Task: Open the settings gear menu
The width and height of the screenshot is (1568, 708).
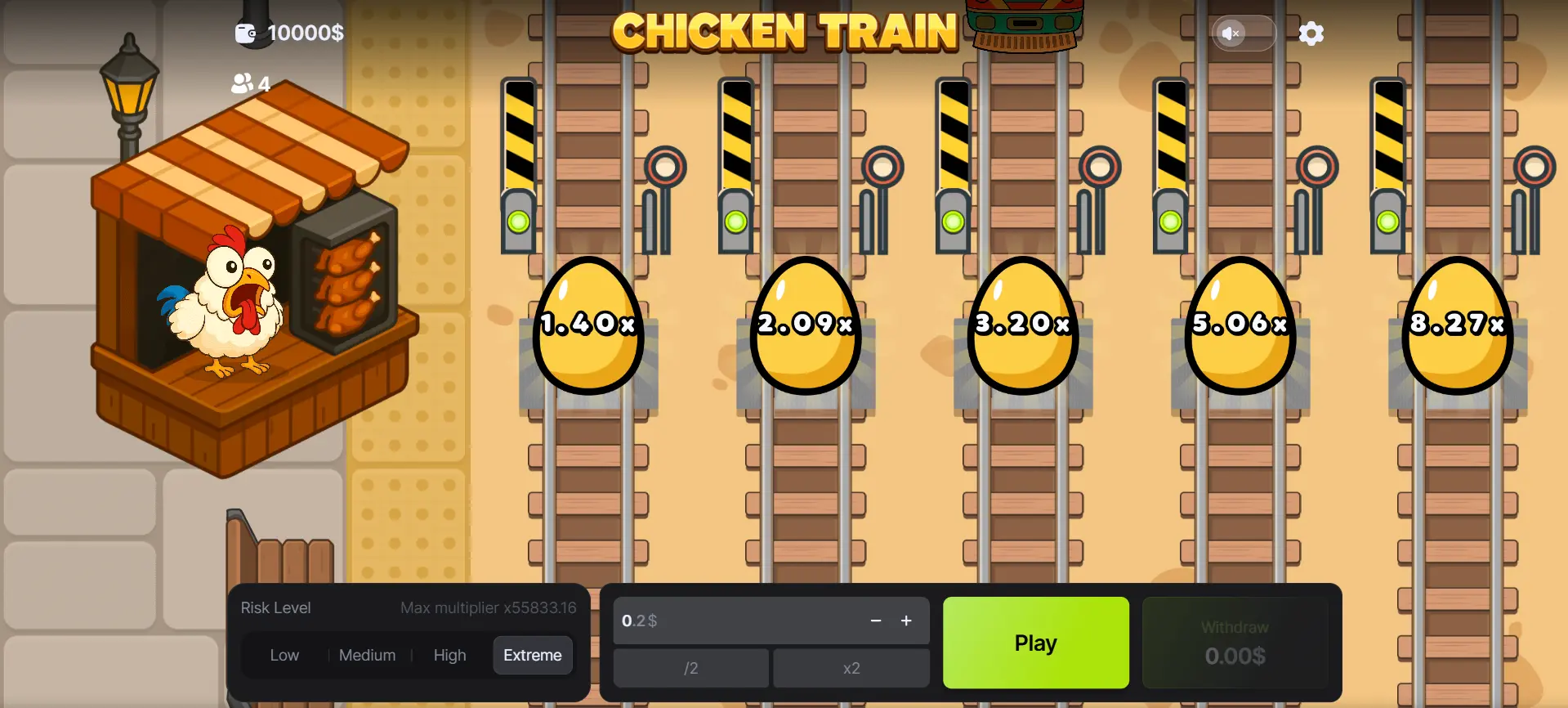Action: pyautogui.click(x=1311, y=33)
